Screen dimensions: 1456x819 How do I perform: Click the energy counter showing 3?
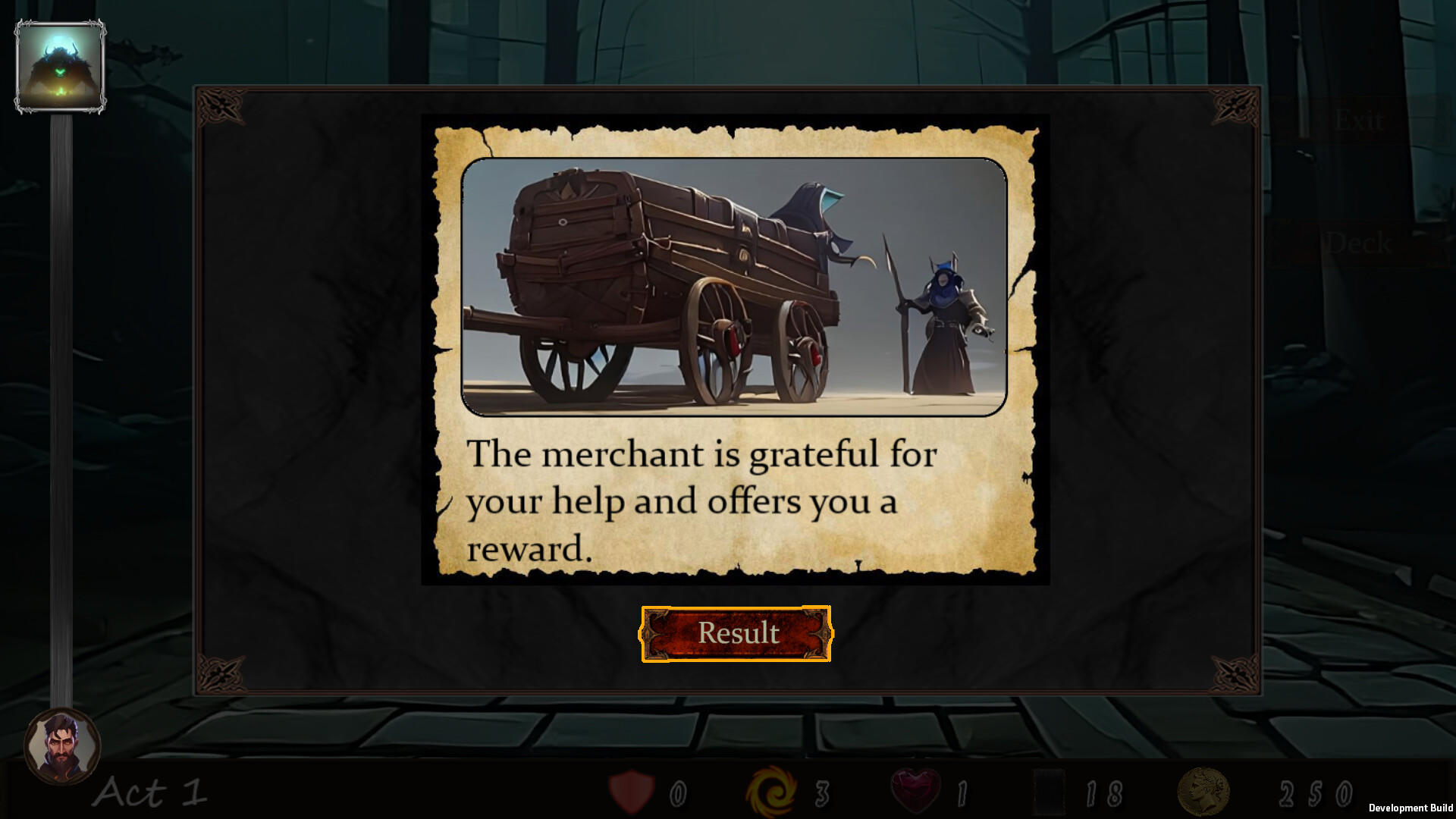click(x=822, y=793)
